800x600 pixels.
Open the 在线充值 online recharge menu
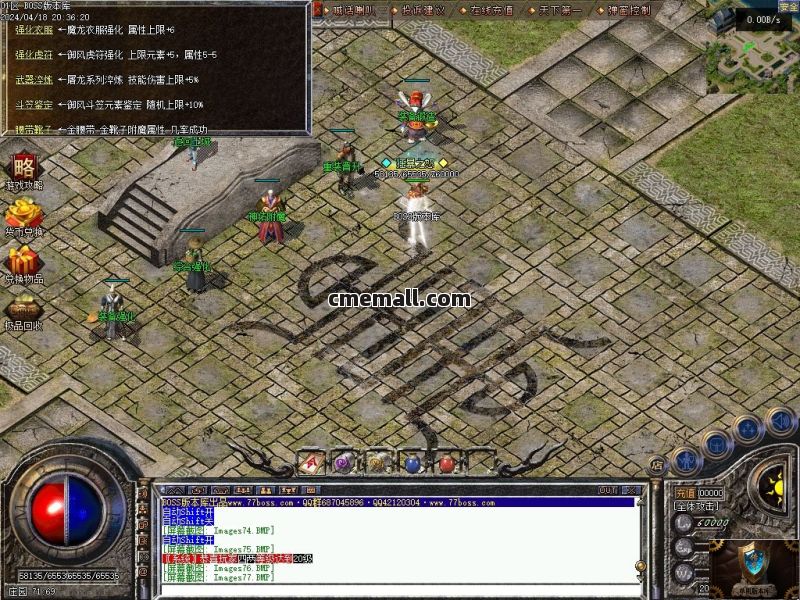coord(491,10)
